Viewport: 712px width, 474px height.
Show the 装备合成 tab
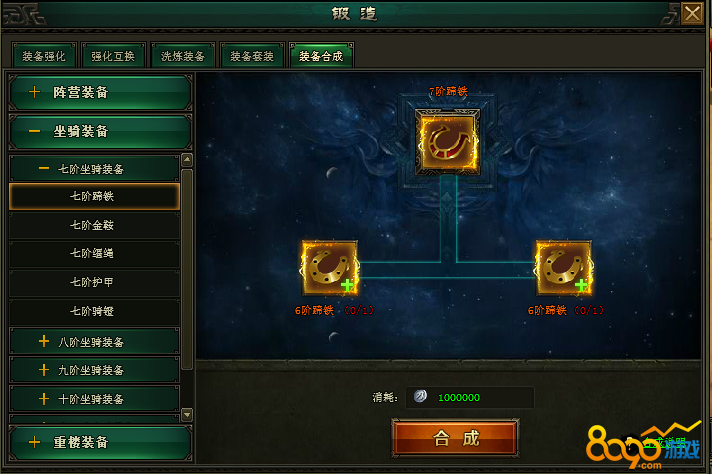click(x=321, y=56)
